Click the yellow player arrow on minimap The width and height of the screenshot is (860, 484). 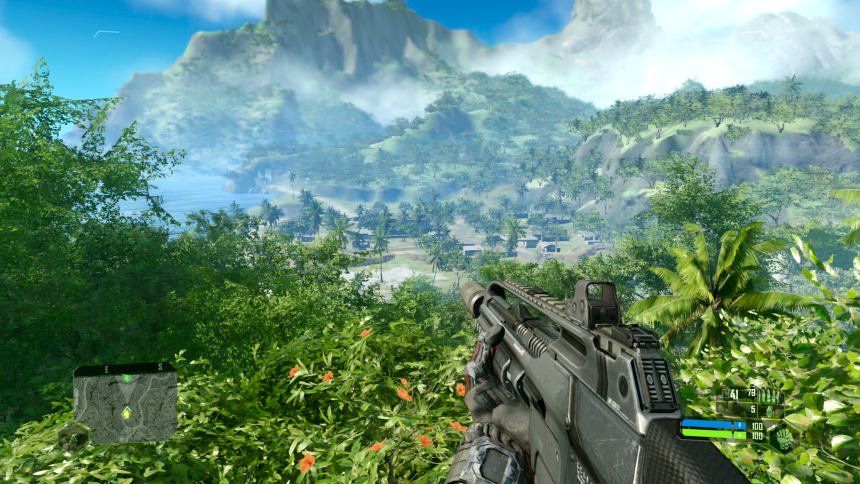tap(126, 413)
